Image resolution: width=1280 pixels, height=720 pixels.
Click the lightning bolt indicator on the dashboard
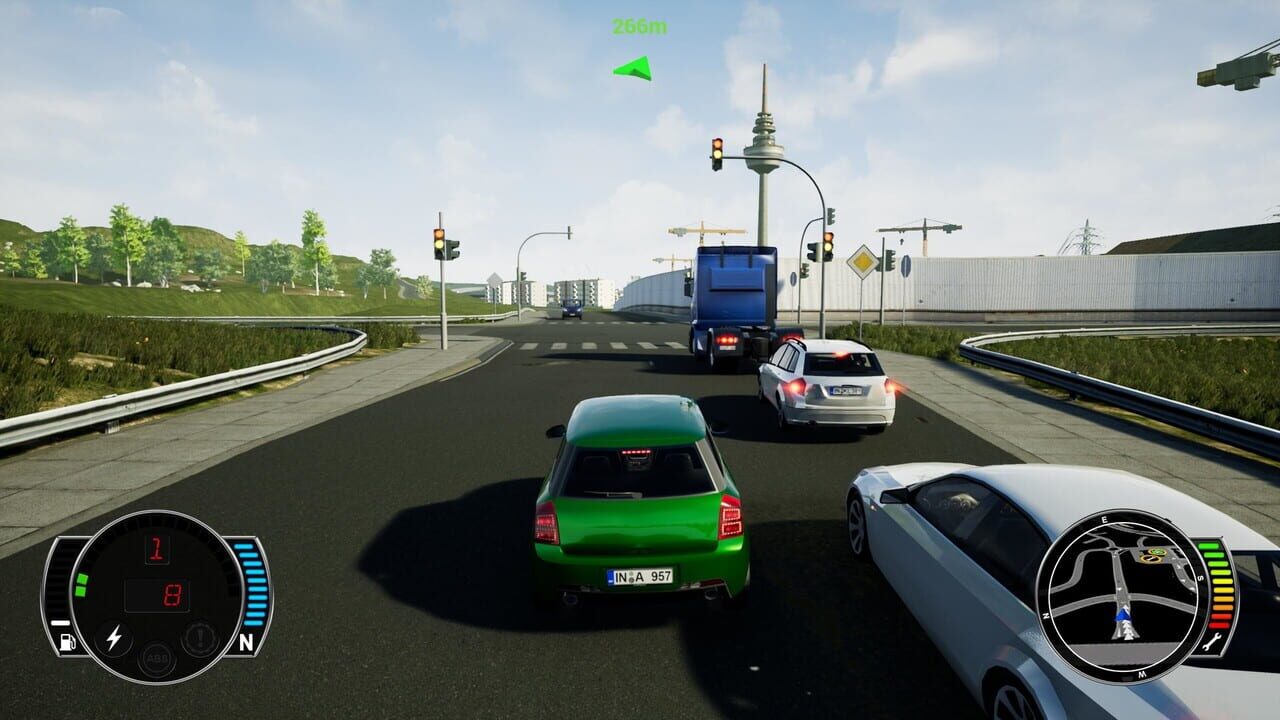pos(115,636)
